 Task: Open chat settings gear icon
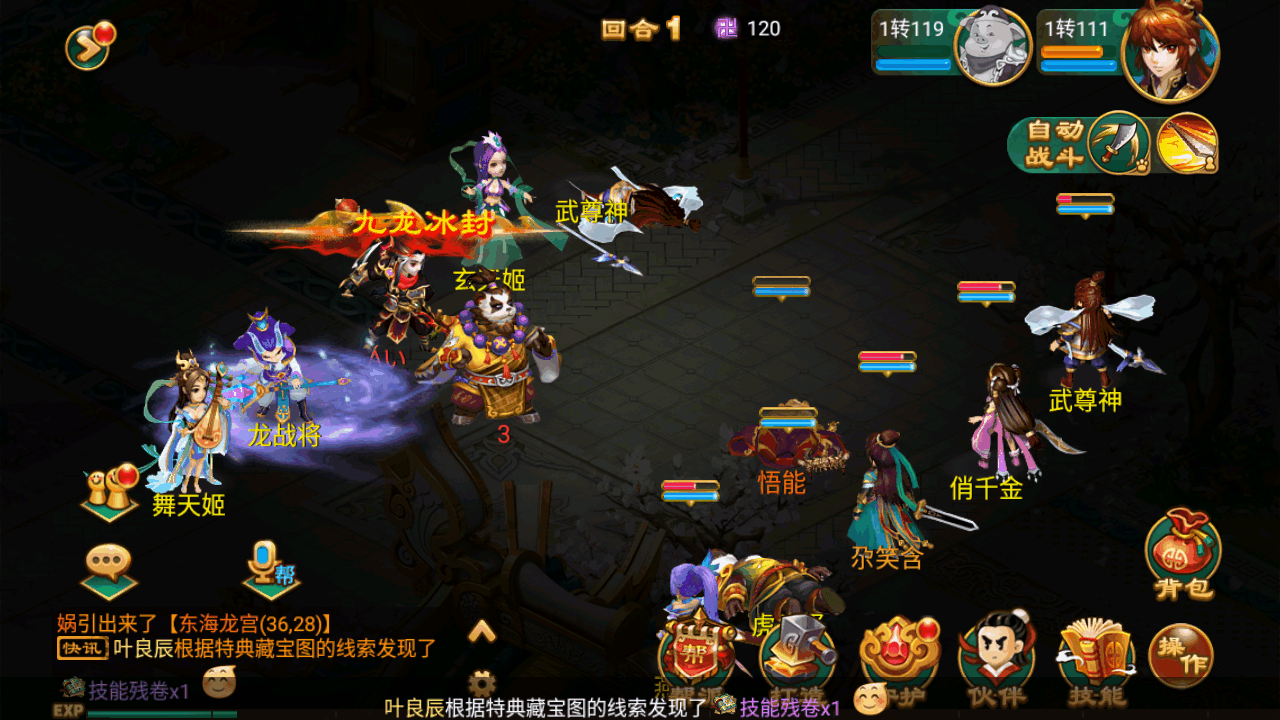[x=482, y=683]
